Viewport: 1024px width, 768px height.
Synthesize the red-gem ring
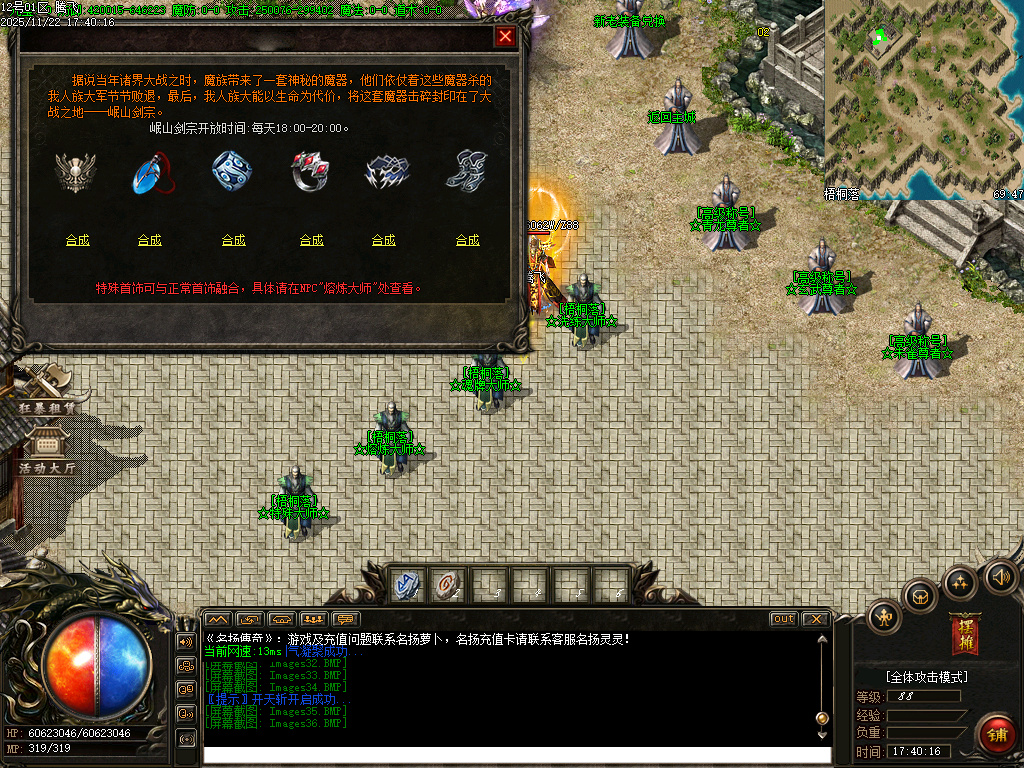[x=311, y=240]
